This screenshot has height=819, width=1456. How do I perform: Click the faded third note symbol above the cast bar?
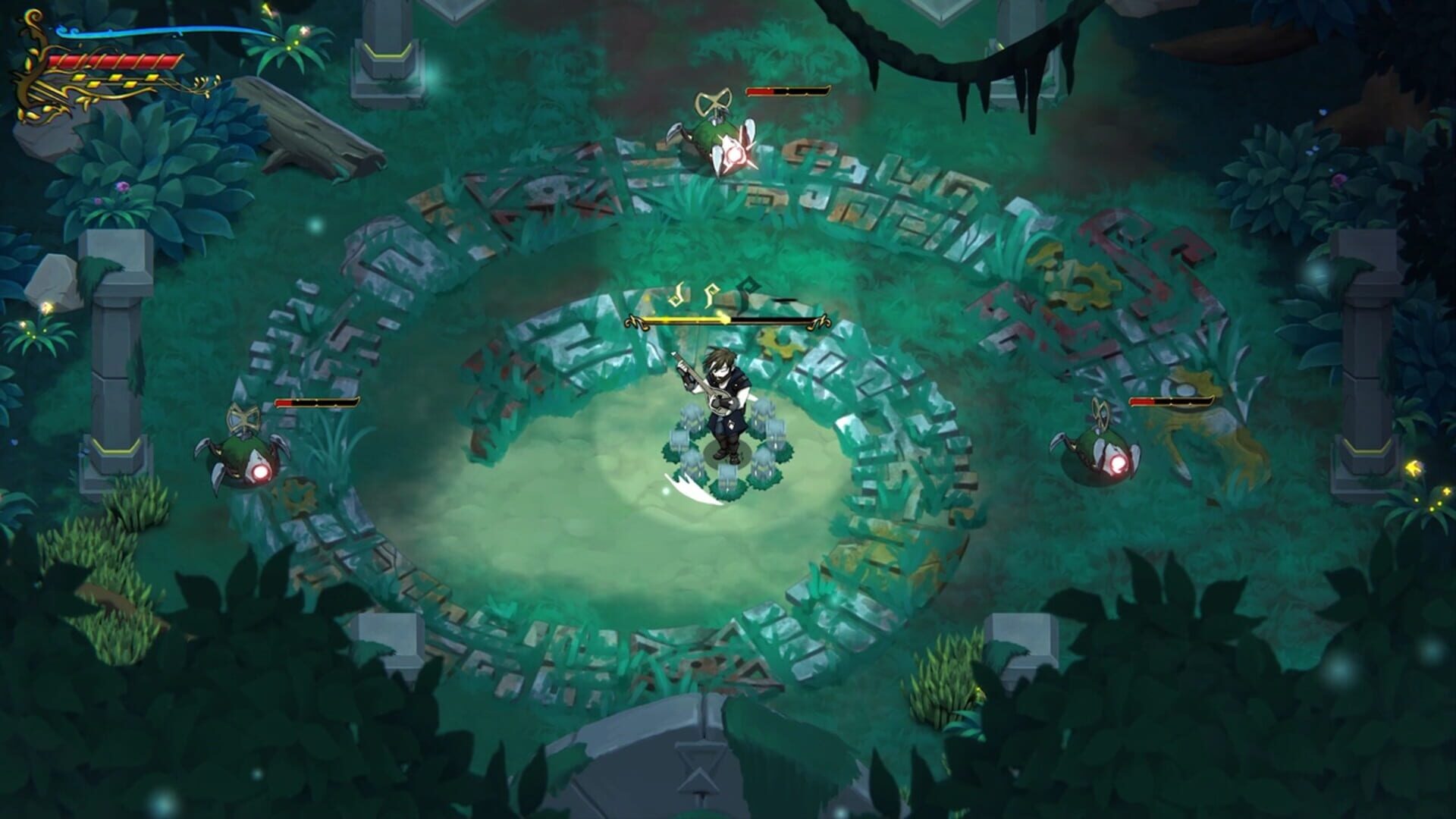747,287
